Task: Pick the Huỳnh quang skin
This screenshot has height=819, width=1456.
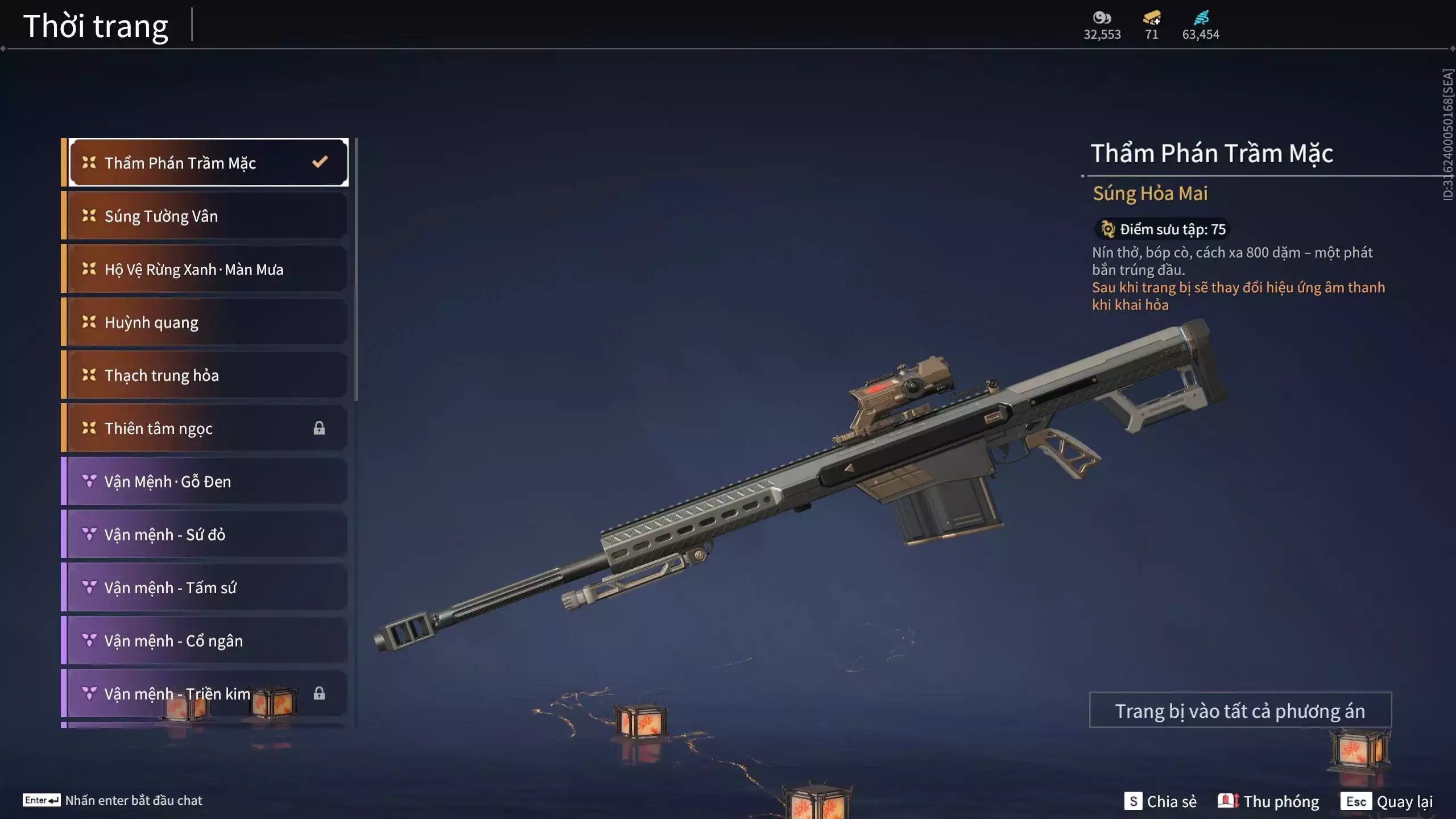Action: (208, 322)
